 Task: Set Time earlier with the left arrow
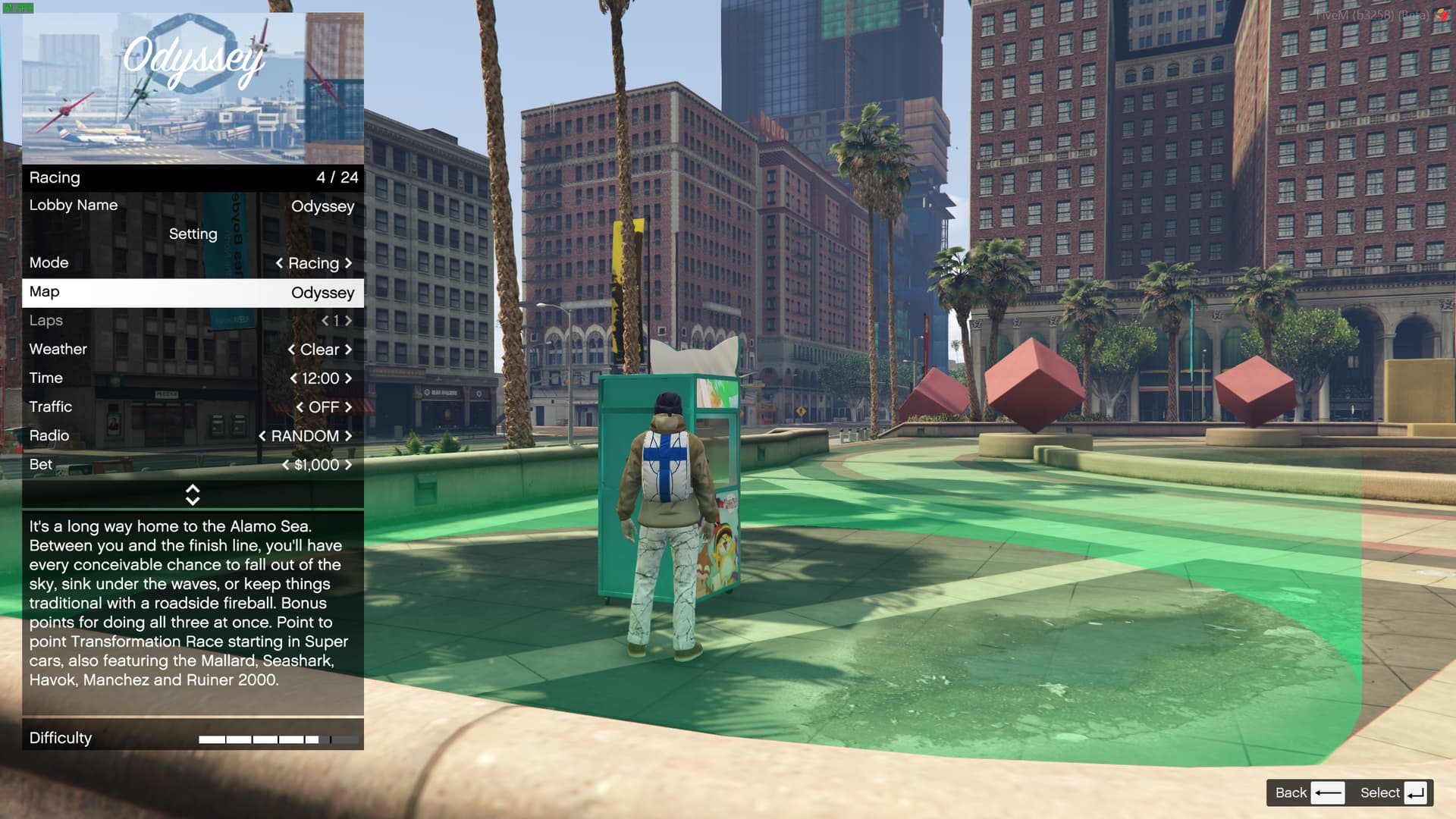point(293,378)
